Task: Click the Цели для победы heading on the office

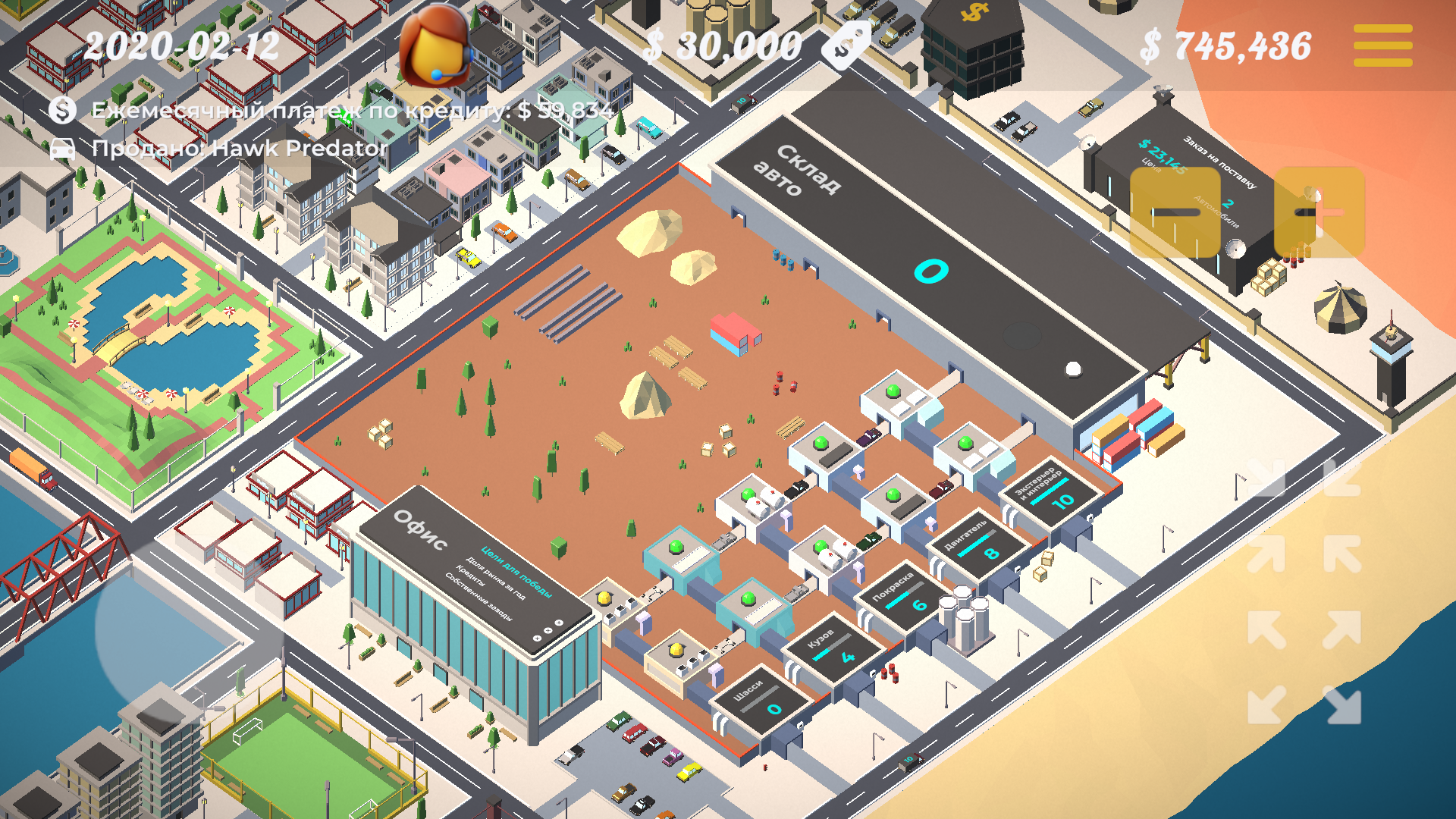Action: tap(516, 572)
